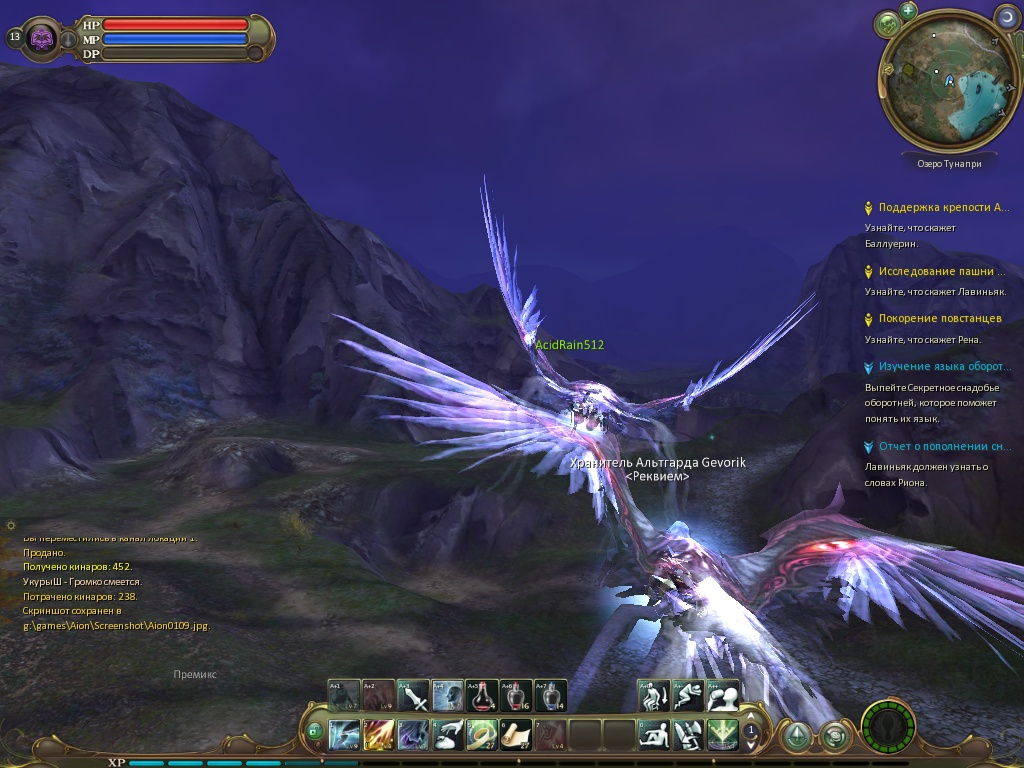
Task: Select blue quest Изучение языка оборотней
Action: point(944,367)
